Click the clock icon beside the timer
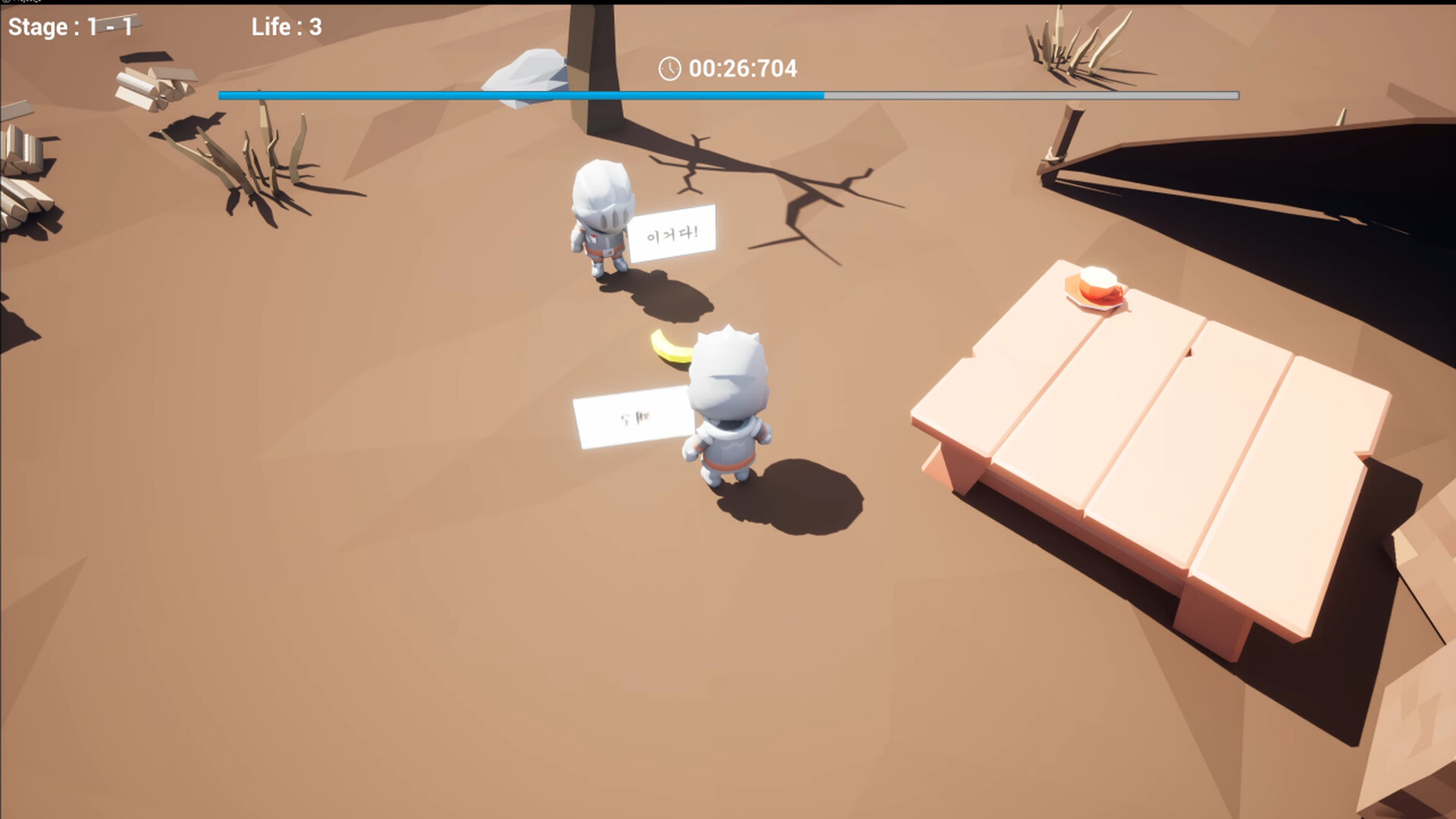 (670, 69)
